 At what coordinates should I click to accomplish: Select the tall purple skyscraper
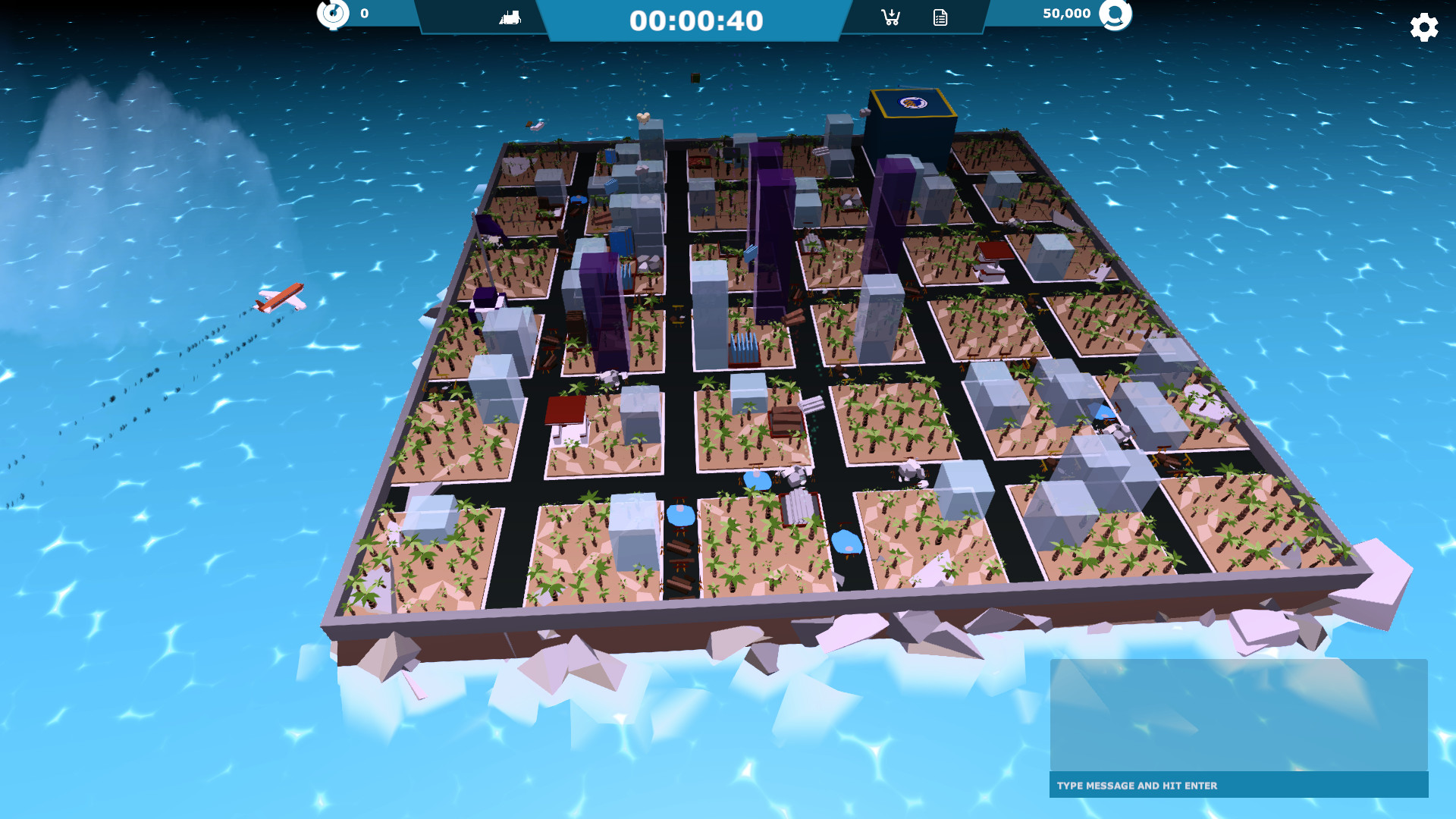pos(766,227)
